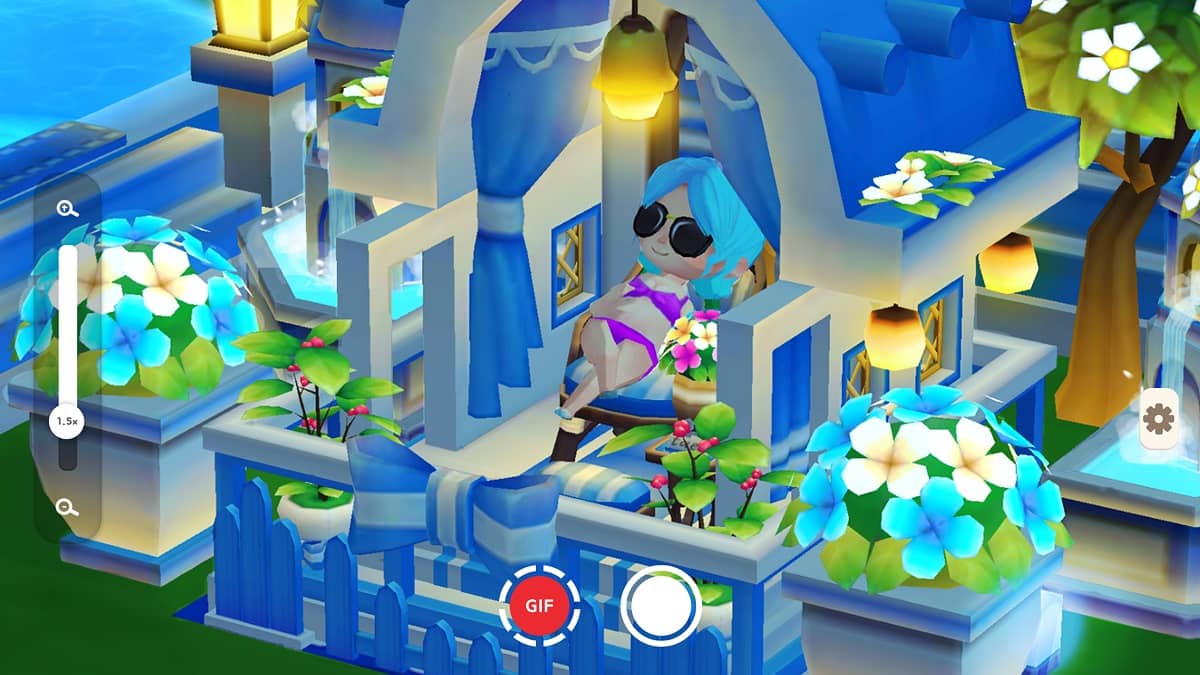The image size is (1200, 675).
Task: Open the gear settings button
Action: [1158, 419]
